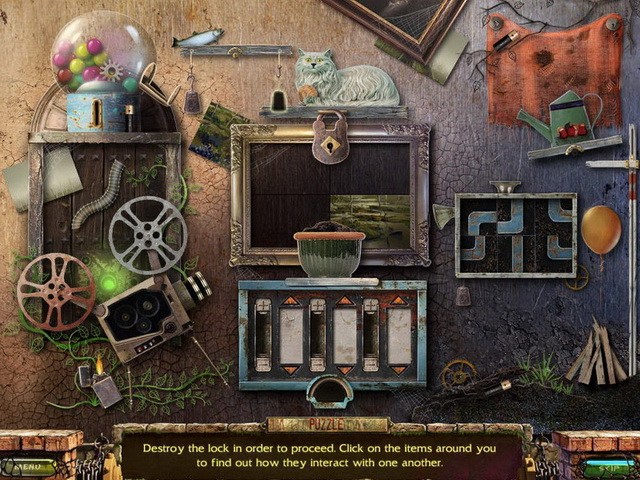Click the down arrow below the rightmost panel
The height and width of the screenshot is (480, 640).
(398, 370)
